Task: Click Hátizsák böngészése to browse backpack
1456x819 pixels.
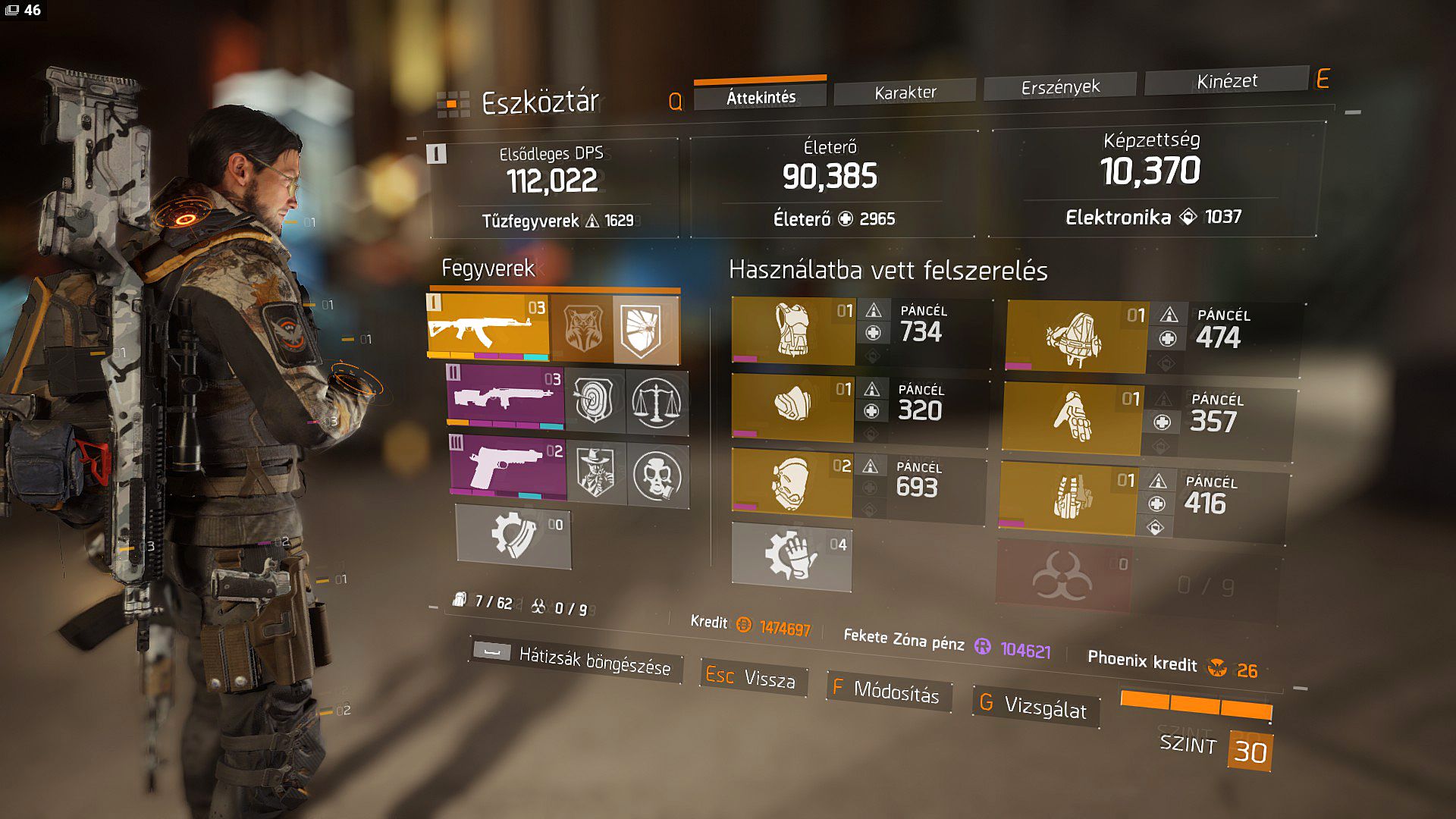Action: pyautogui.click(x=576, y=658)
